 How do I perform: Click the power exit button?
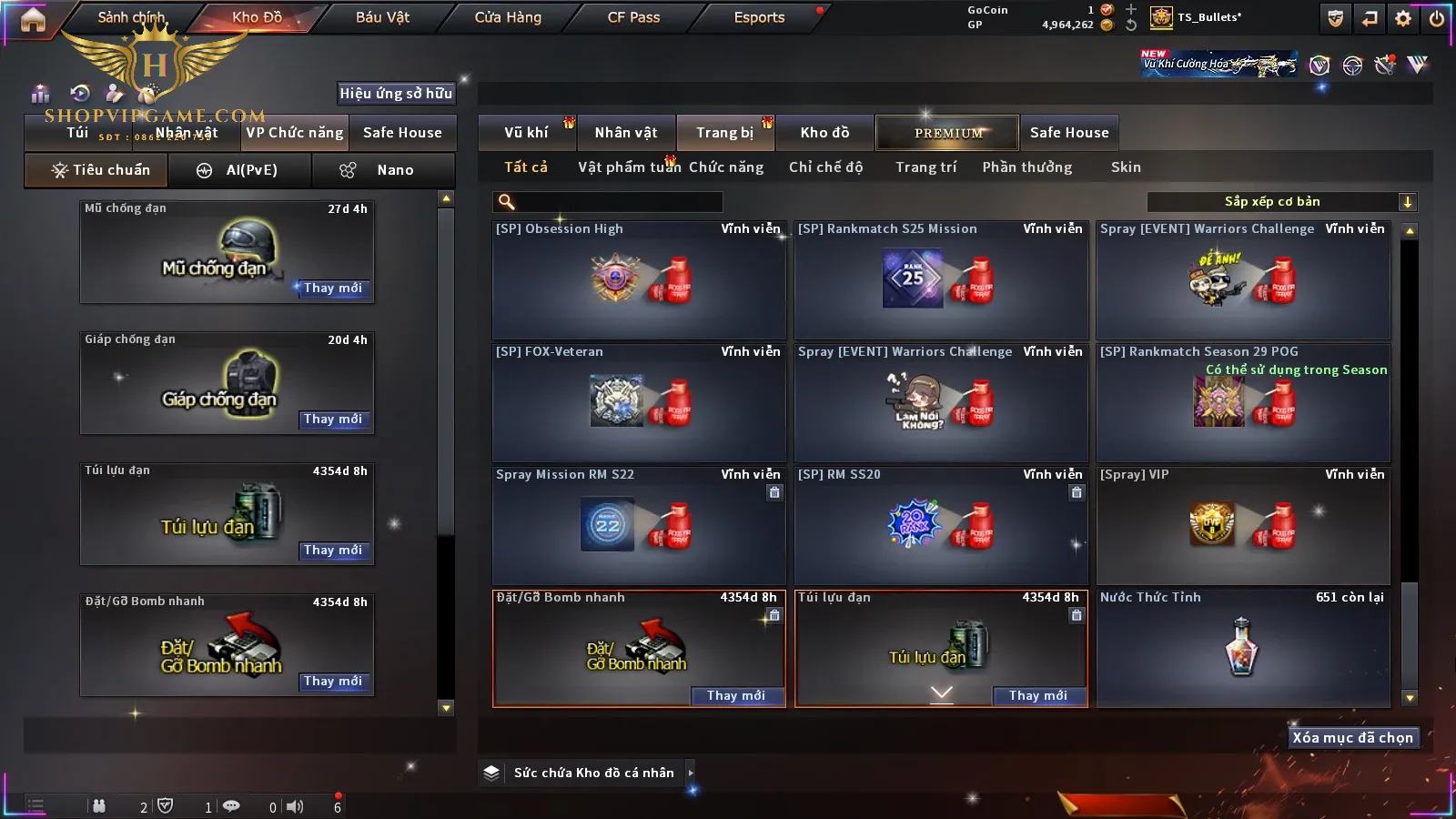click(x=1436, y=18)
